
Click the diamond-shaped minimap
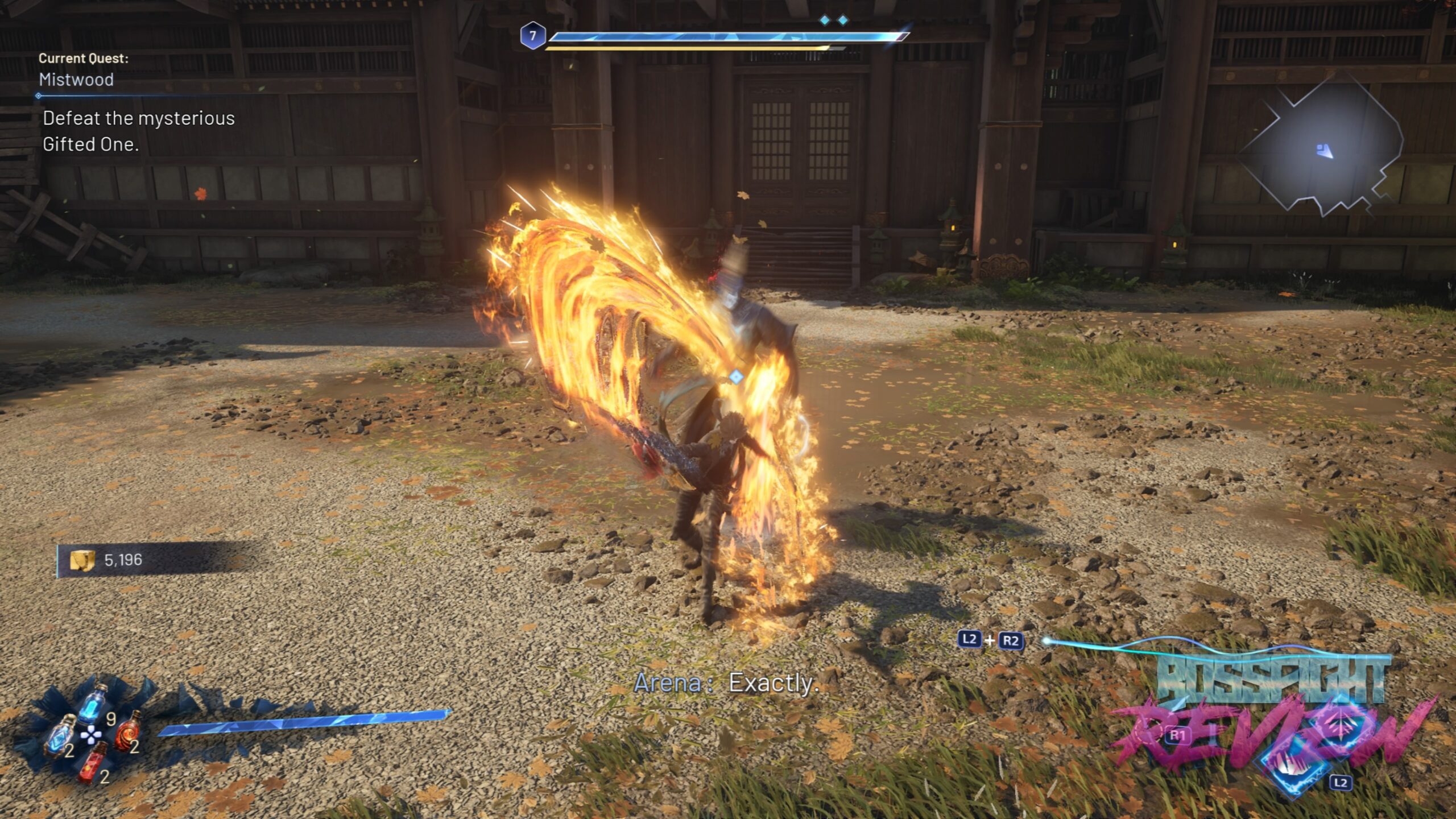point(1323,149)
